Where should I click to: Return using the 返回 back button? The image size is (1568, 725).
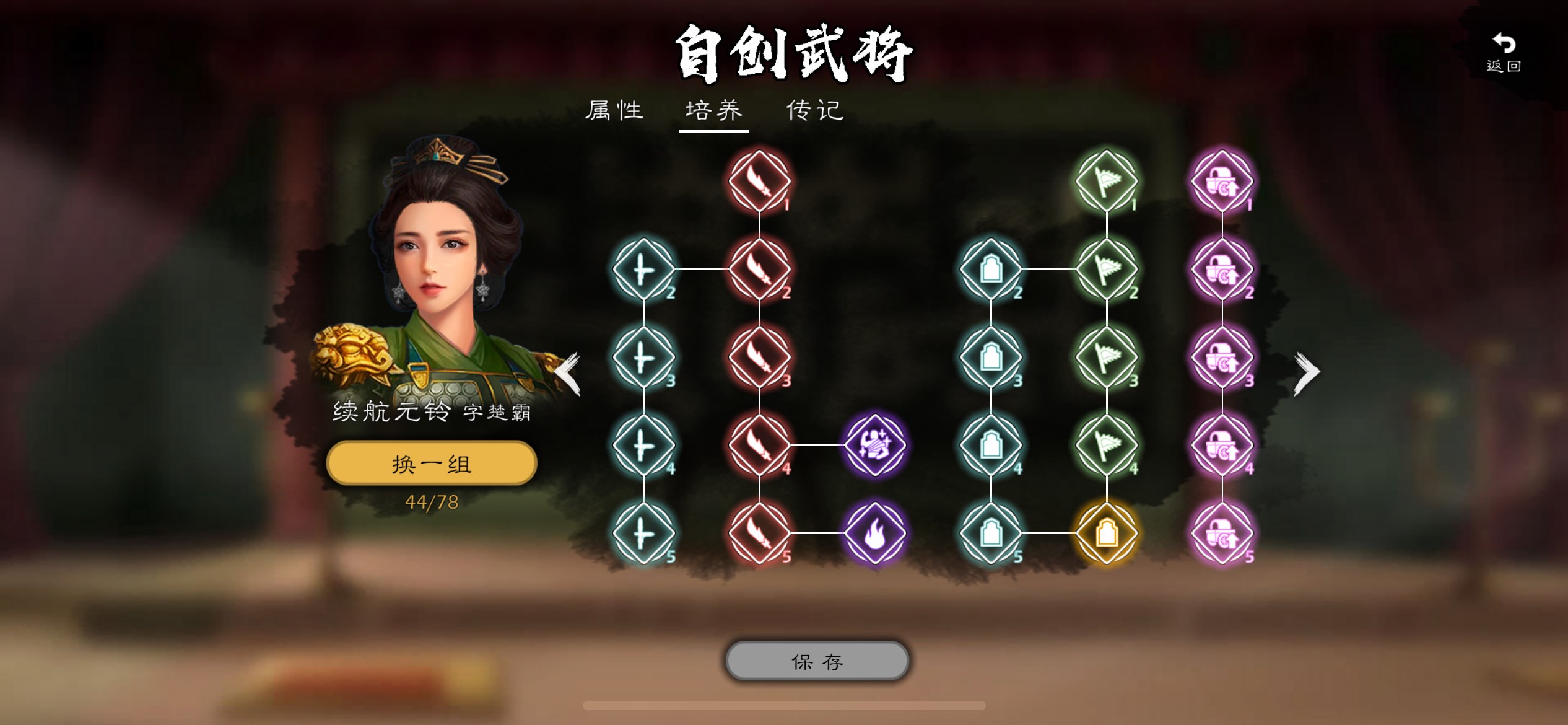(1504, 52)
